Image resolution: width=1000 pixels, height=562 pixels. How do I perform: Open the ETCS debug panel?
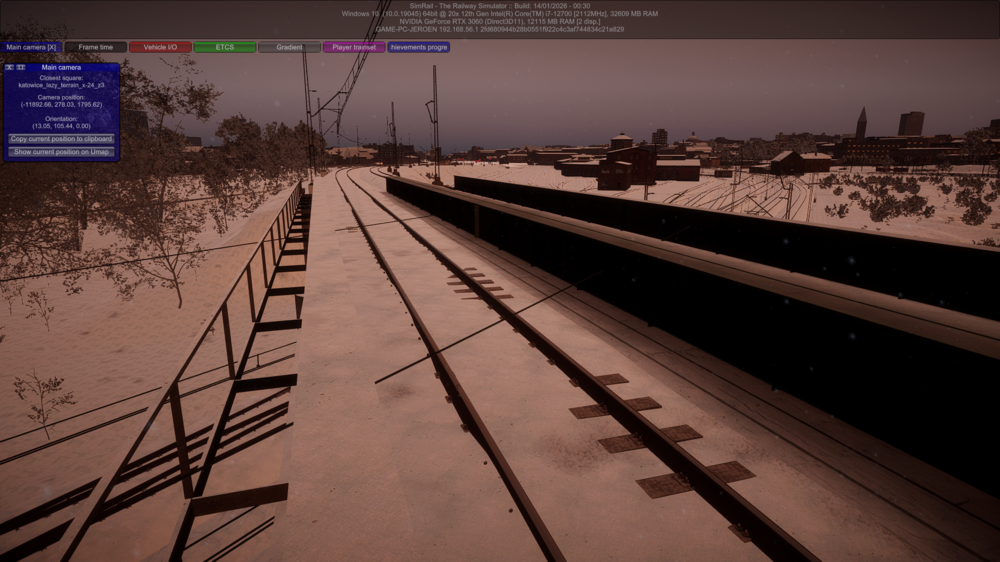pyautogui.click(x=225, y=47)
